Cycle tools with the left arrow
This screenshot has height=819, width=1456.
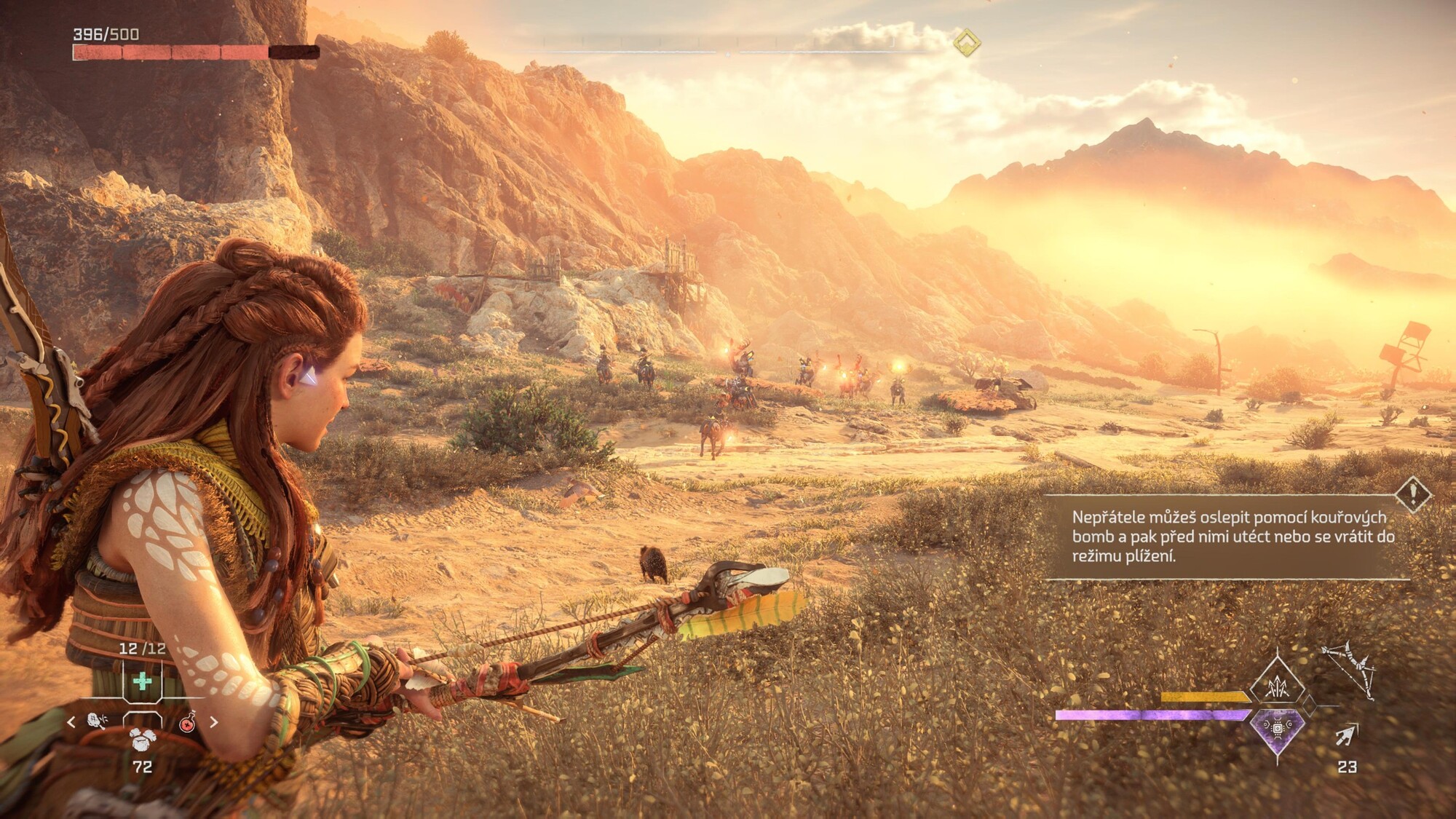[x=71, y=722]
